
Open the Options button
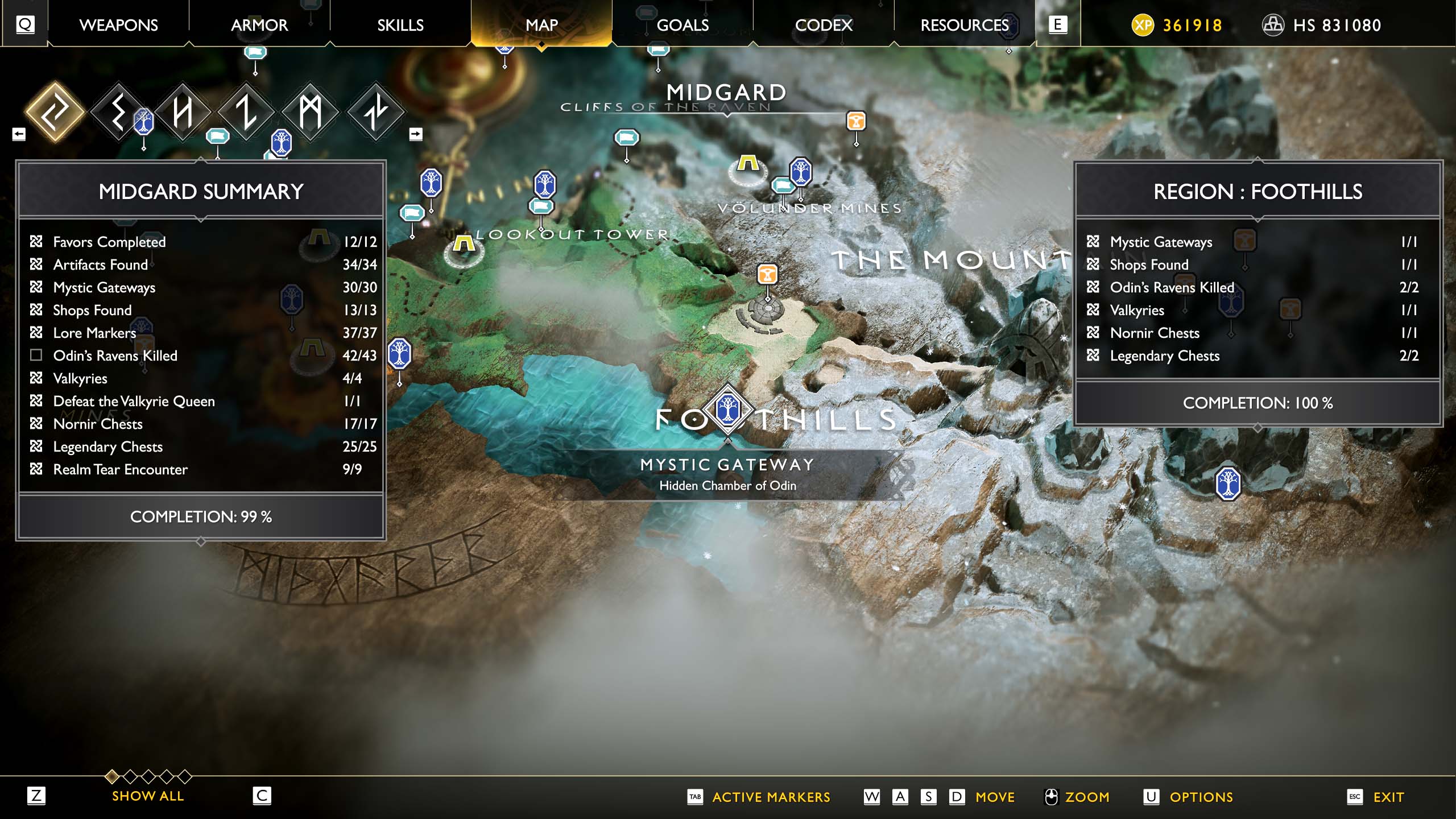click(1201, 797)
